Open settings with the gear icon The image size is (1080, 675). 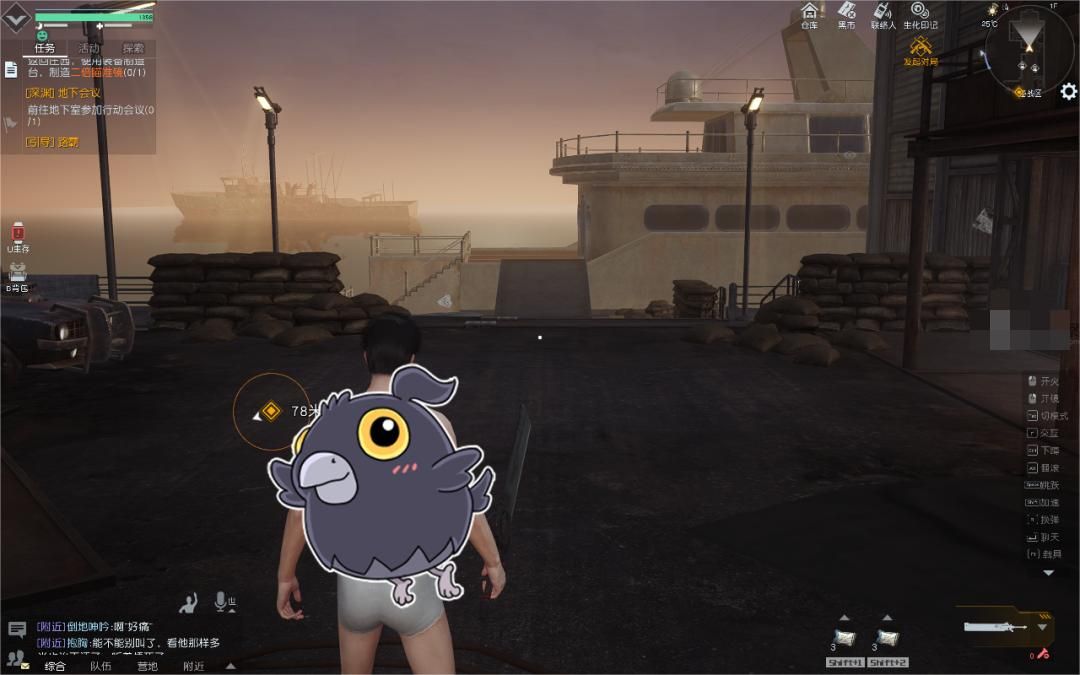1068,92
